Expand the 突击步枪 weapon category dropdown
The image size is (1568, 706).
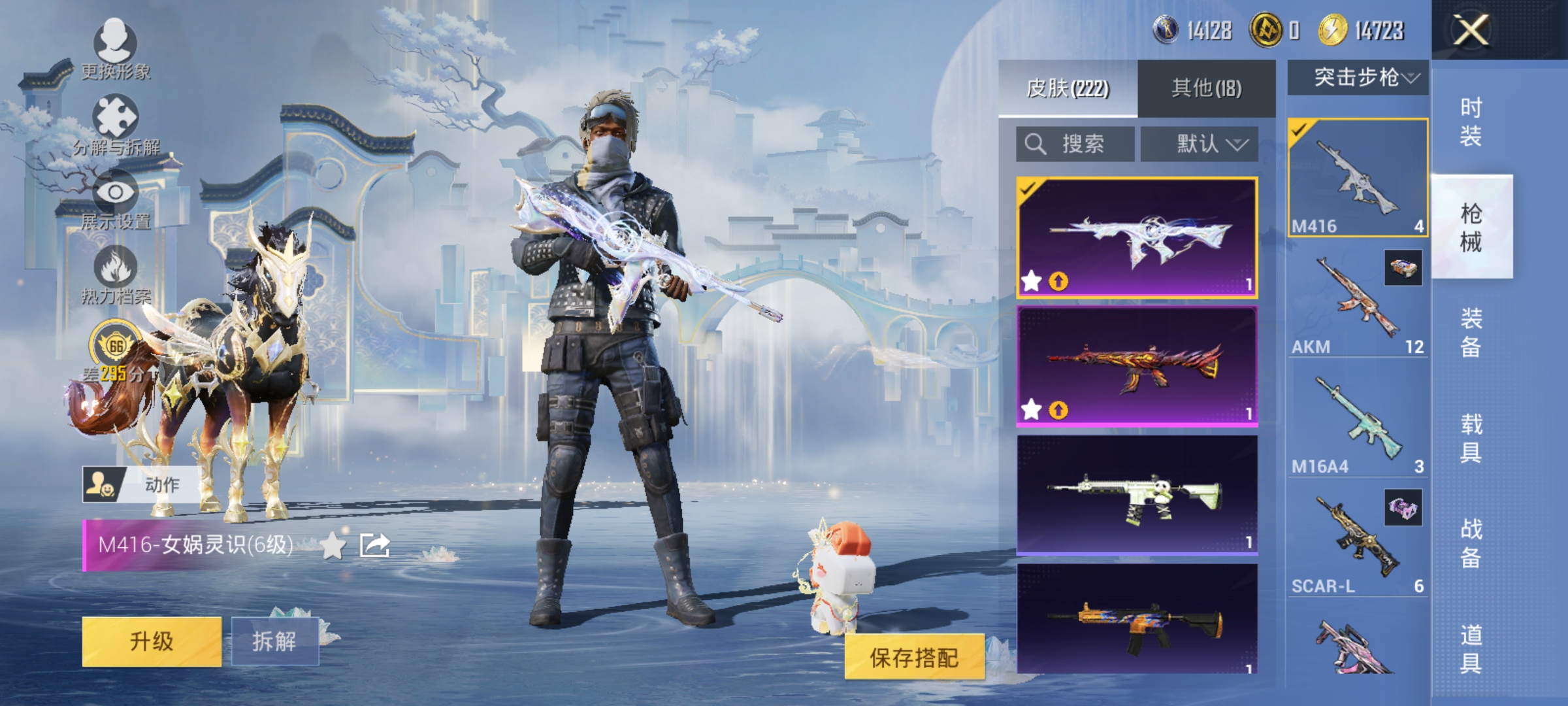(1359, 77)
